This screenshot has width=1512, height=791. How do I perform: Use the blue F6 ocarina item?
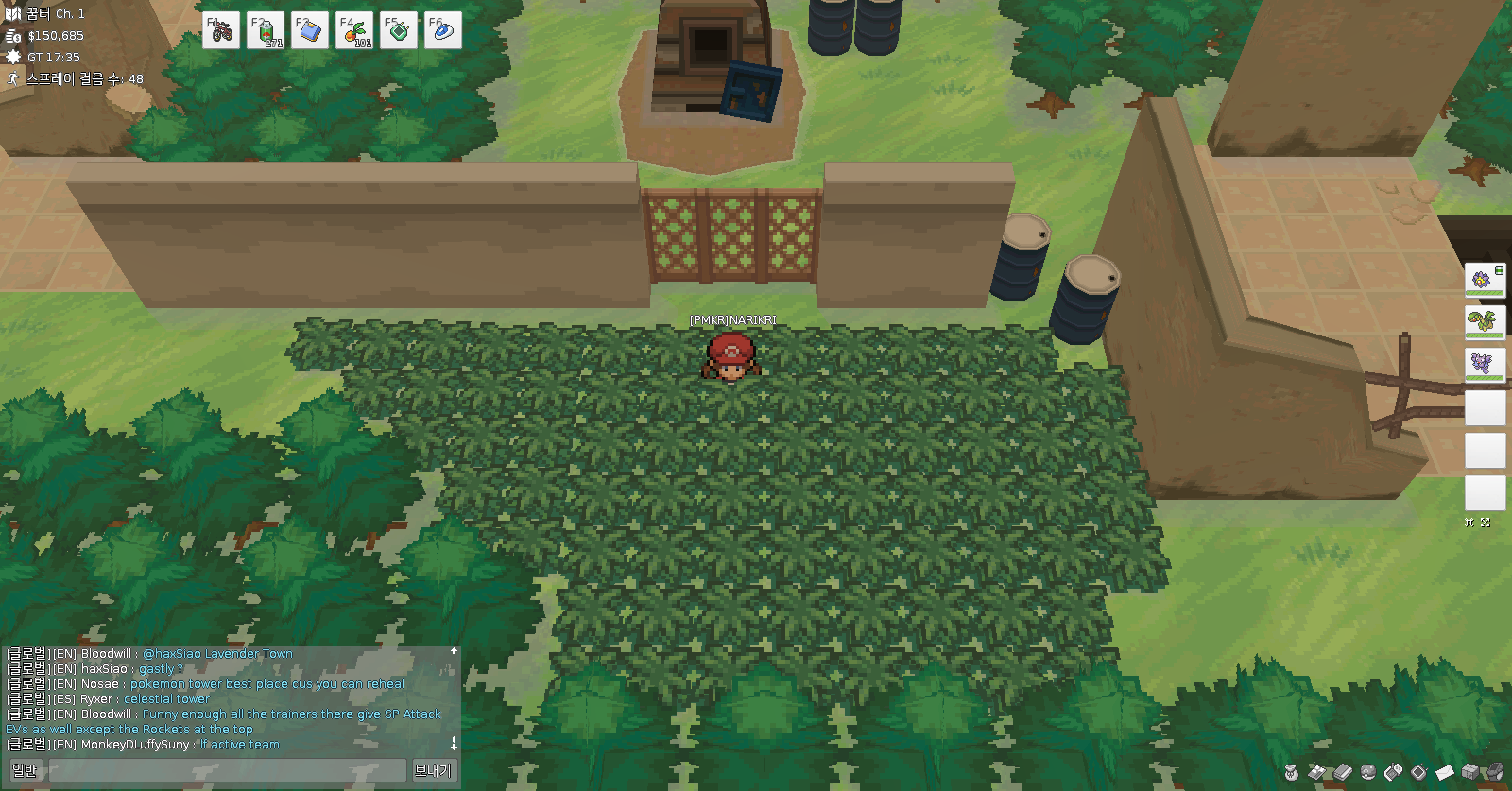click(x=443, y=30)
